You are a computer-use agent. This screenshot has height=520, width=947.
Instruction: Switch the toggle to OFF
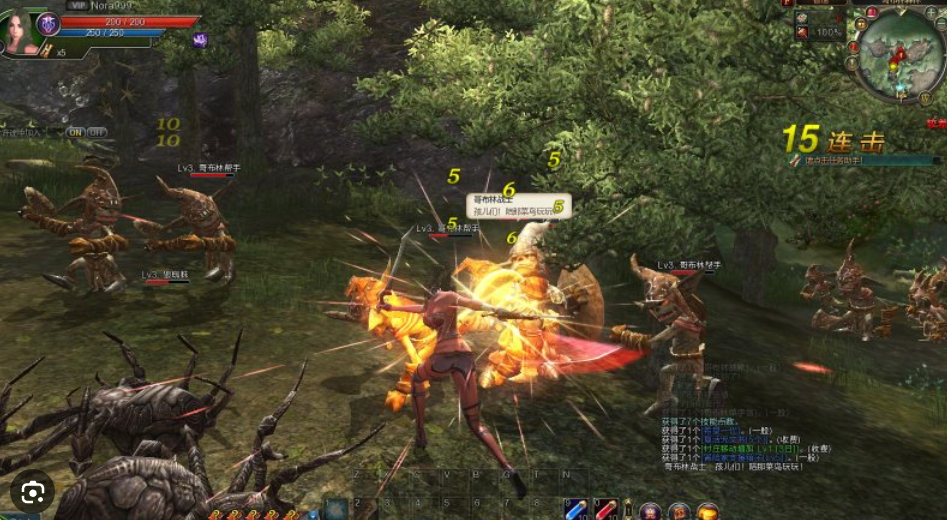pos(97,132)
